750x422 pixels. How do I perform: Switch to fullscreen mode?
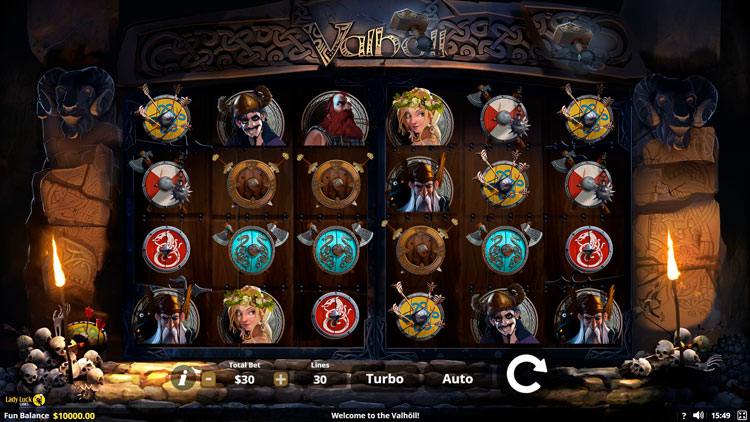click(741, 415)
